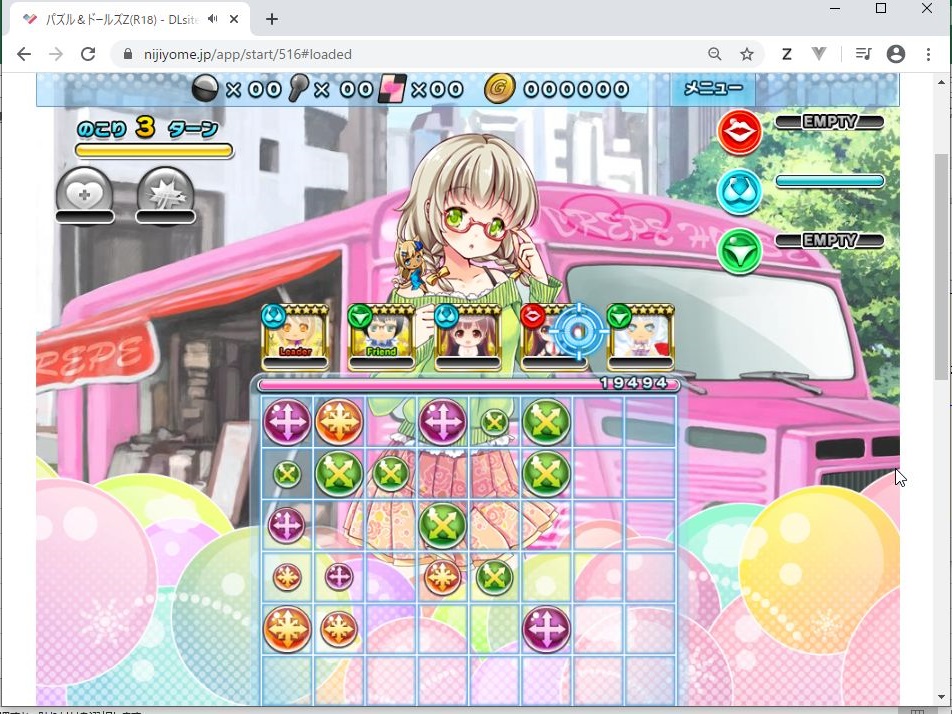The image size is (952, 714).
Task: Choose the white-haired last party member portrait
Action: [640, 336]
